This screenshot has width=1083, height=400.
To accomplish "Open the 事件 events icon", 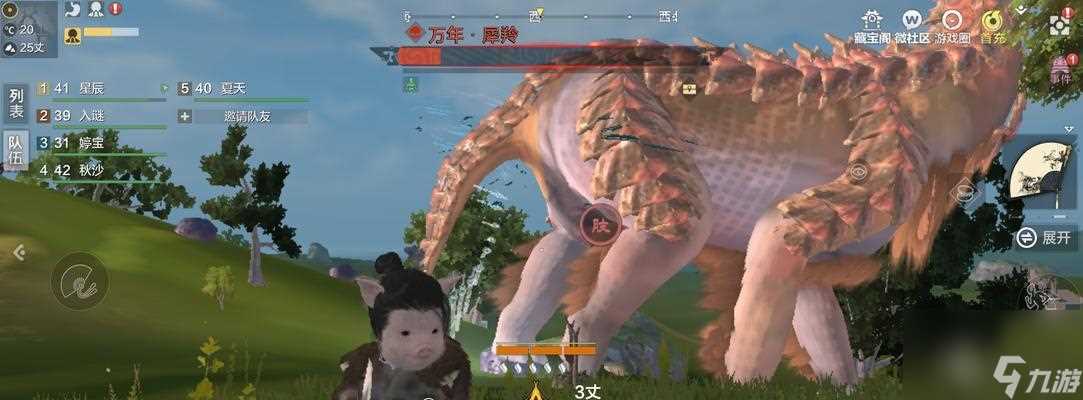I will pos(1061,68).
